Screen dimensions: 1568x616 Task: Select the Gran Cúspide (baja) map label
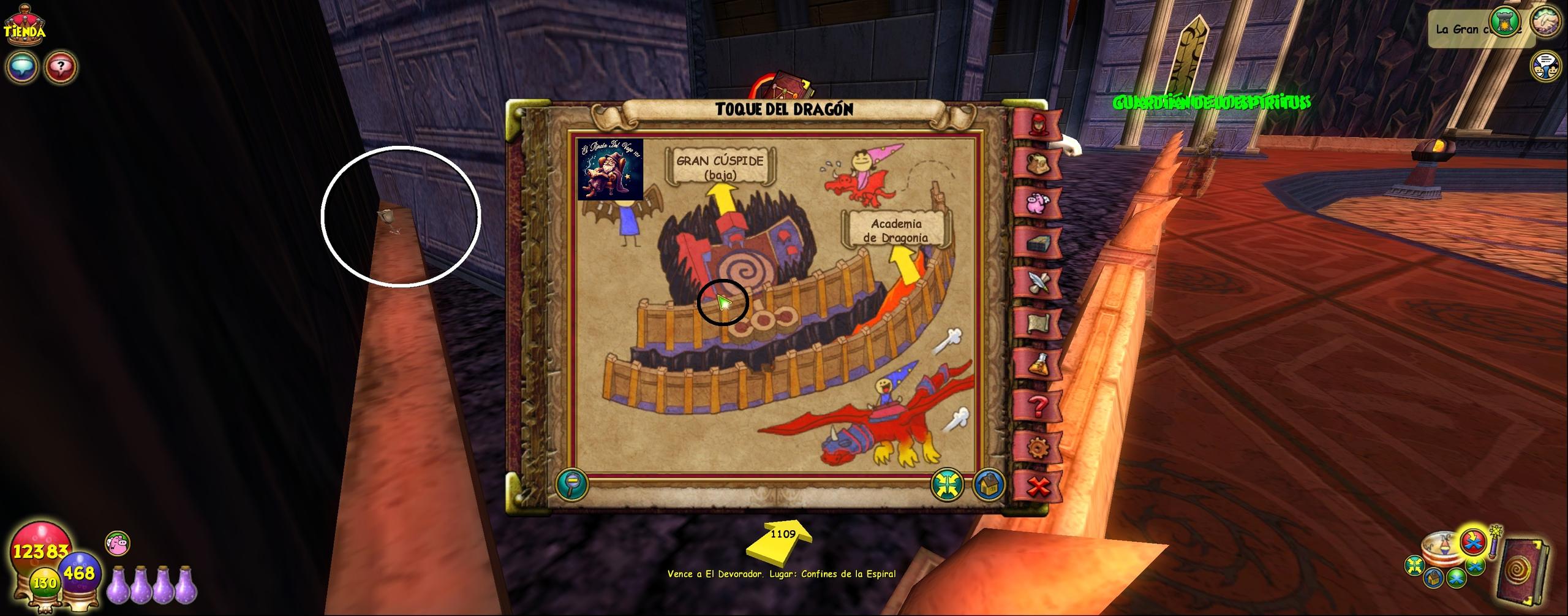tap(720, 167)
